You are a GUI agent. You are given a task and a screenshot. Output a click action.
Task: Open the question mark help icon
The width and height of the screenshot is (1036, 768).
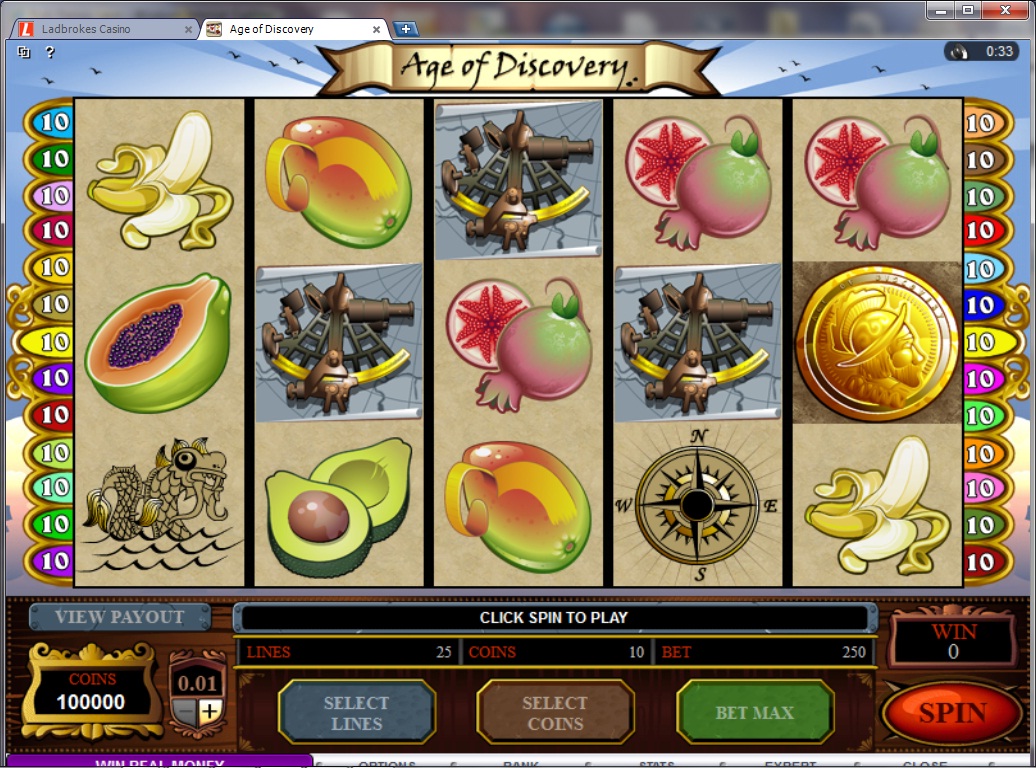(49, 52)
